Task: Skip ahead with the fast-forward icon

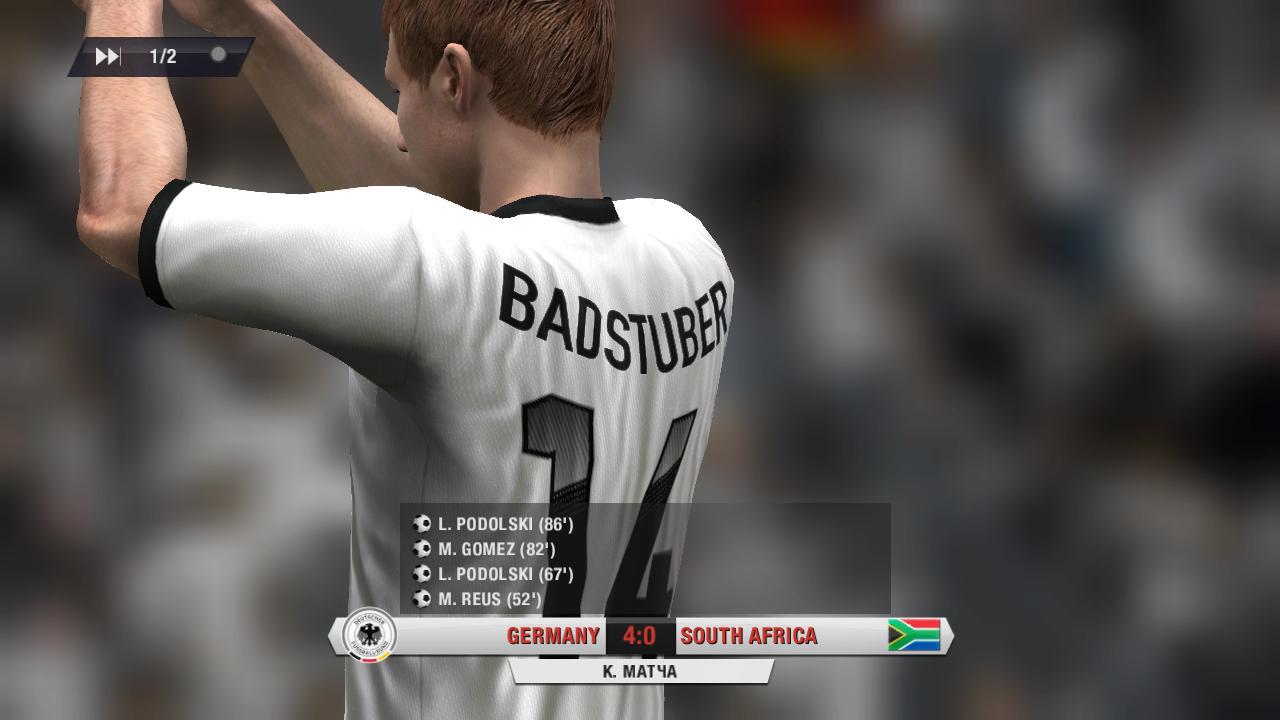Action: pyautogui.click(x=107, y=57)
